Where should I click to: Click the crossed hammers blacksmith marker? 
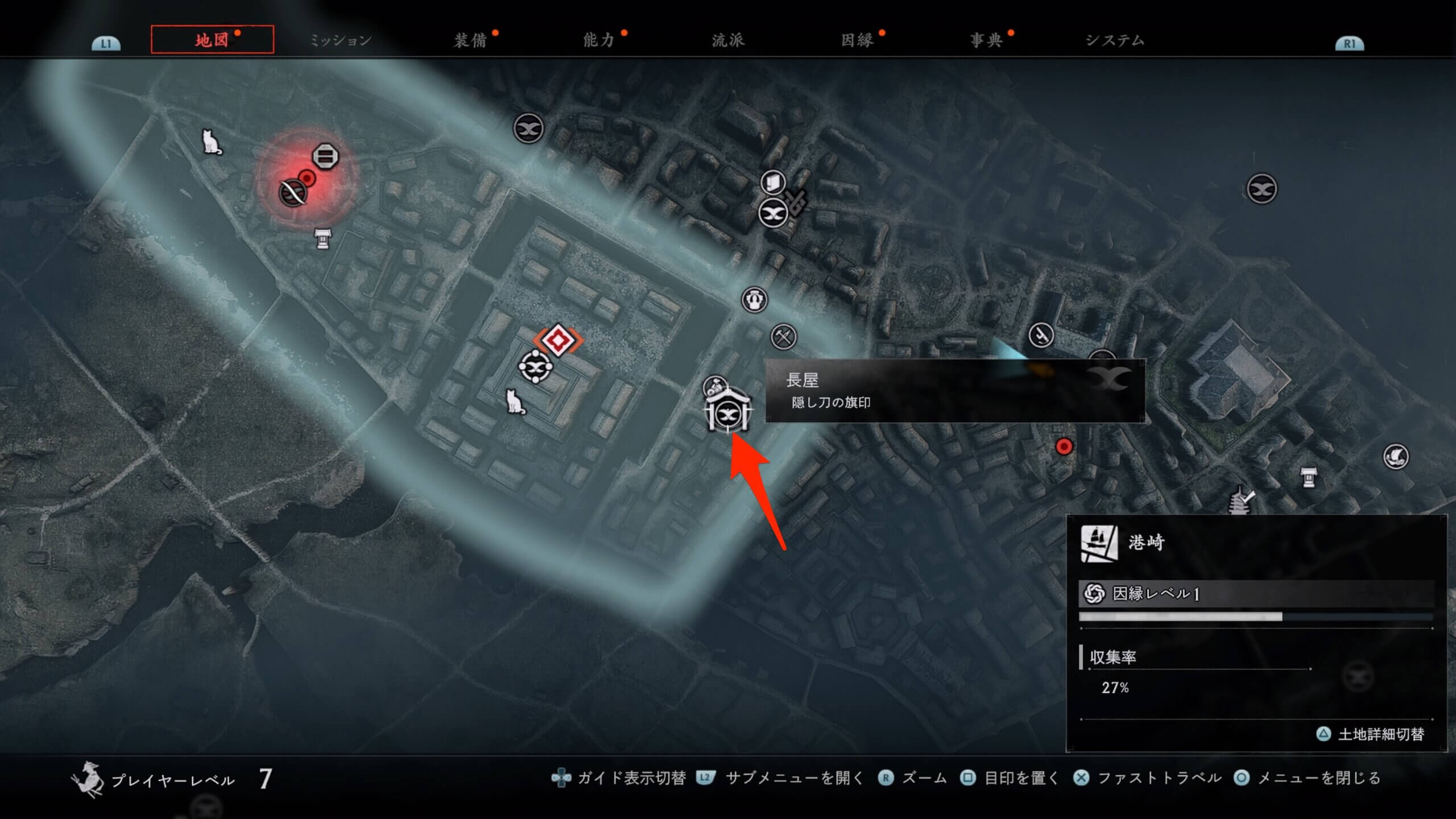pyautogui.click(x=784, y=337)
